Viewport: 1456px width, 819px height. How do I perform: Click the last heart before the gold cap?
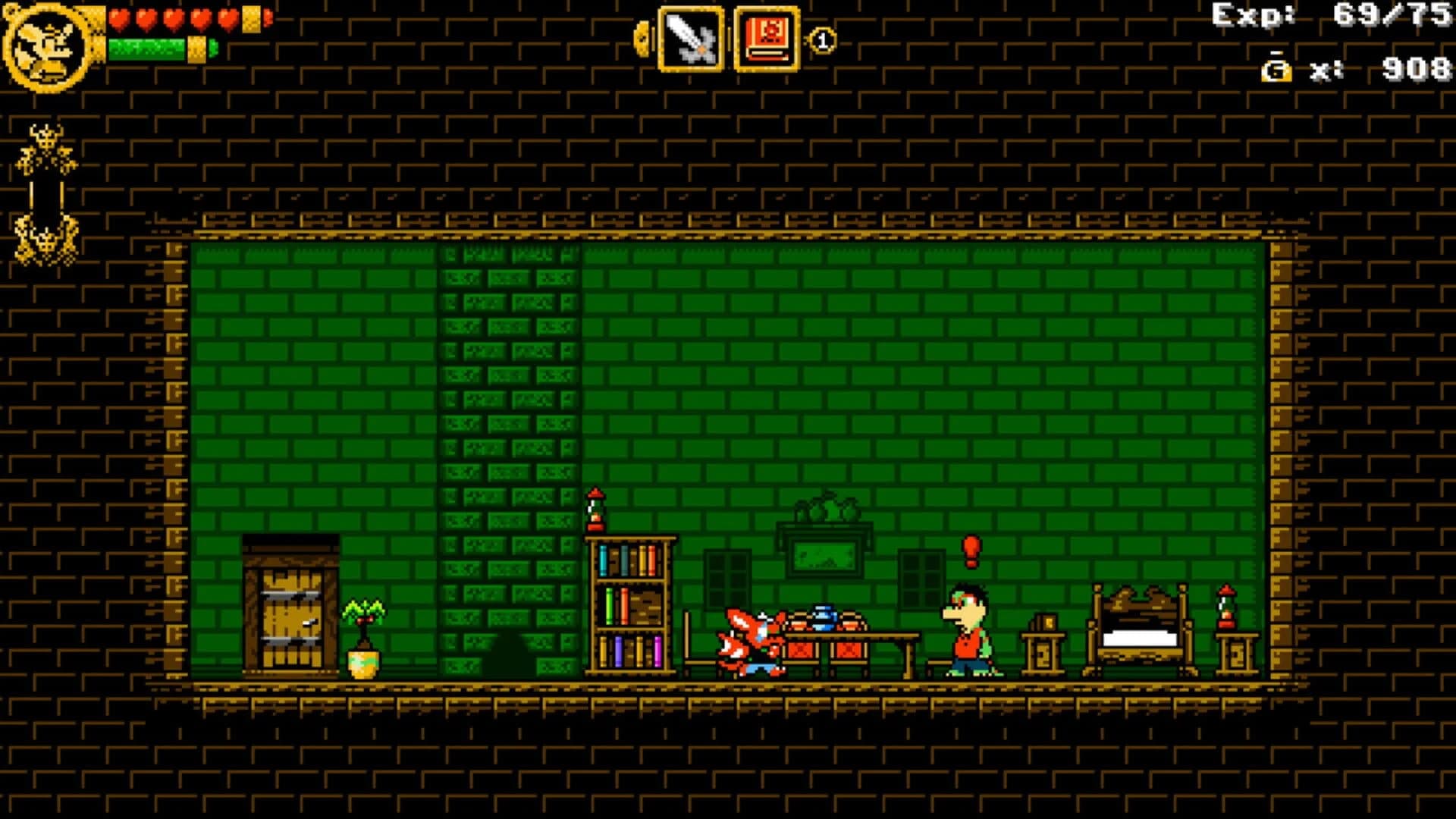pos(227,17)
